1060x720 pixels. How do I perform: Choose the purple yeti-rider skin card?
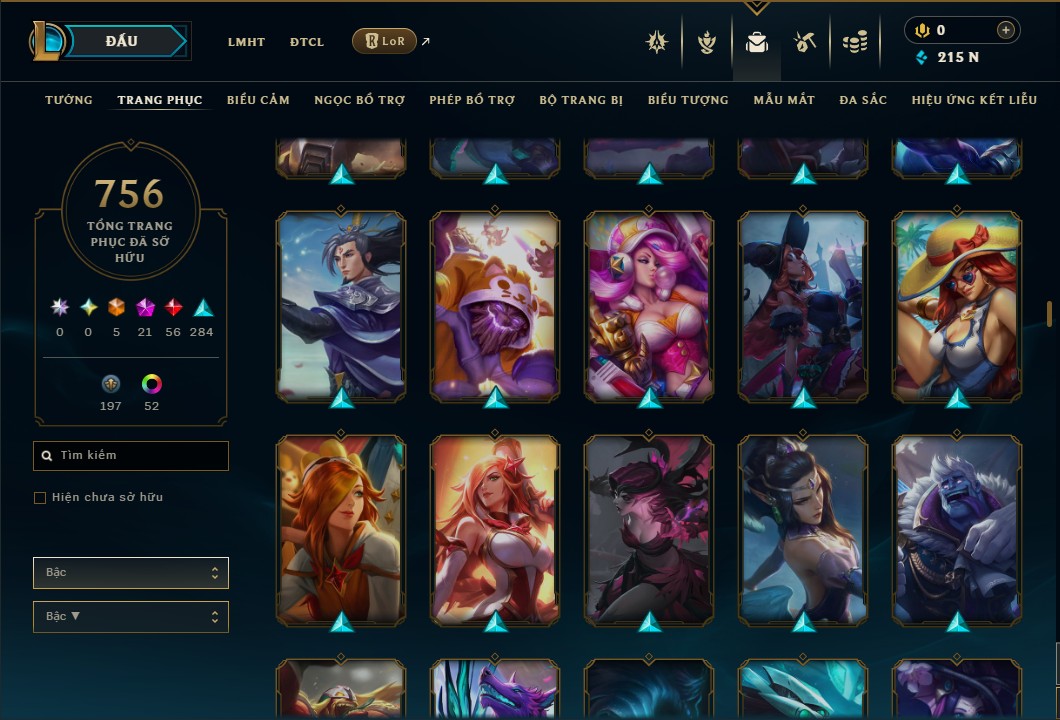click(x=957, y=530)
